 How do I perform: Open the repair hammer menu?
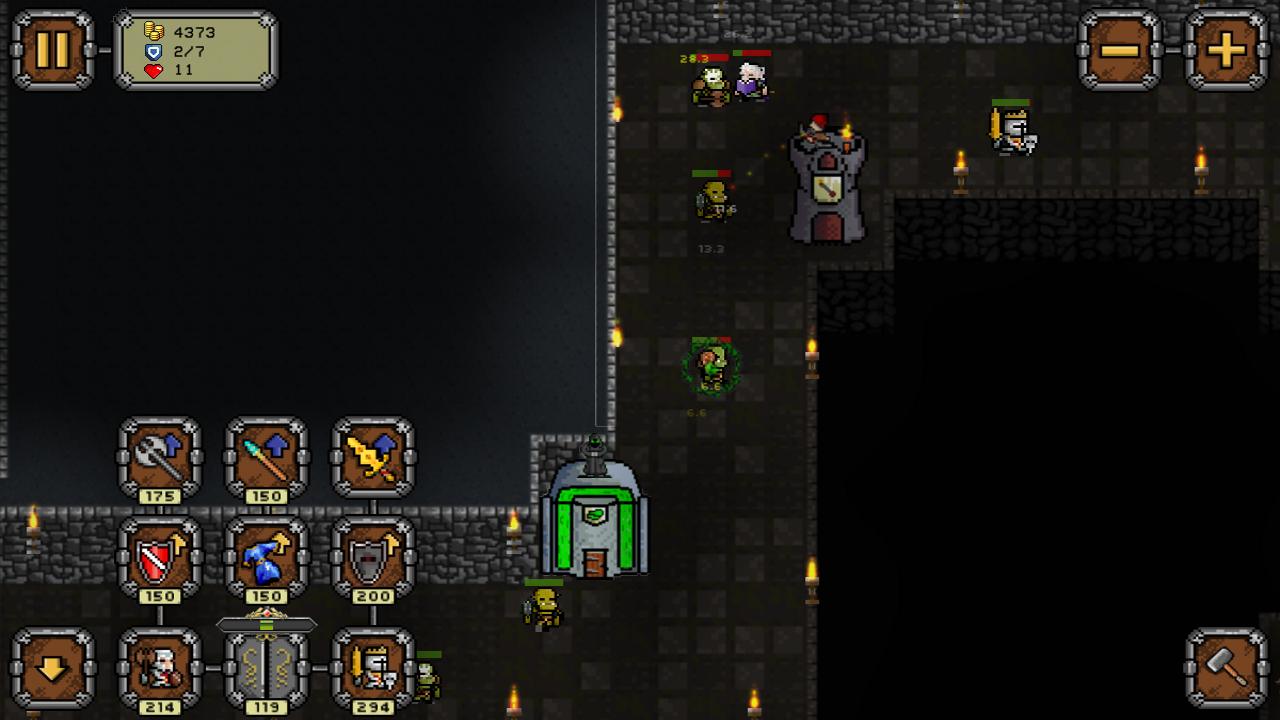tap(1226, 670)
